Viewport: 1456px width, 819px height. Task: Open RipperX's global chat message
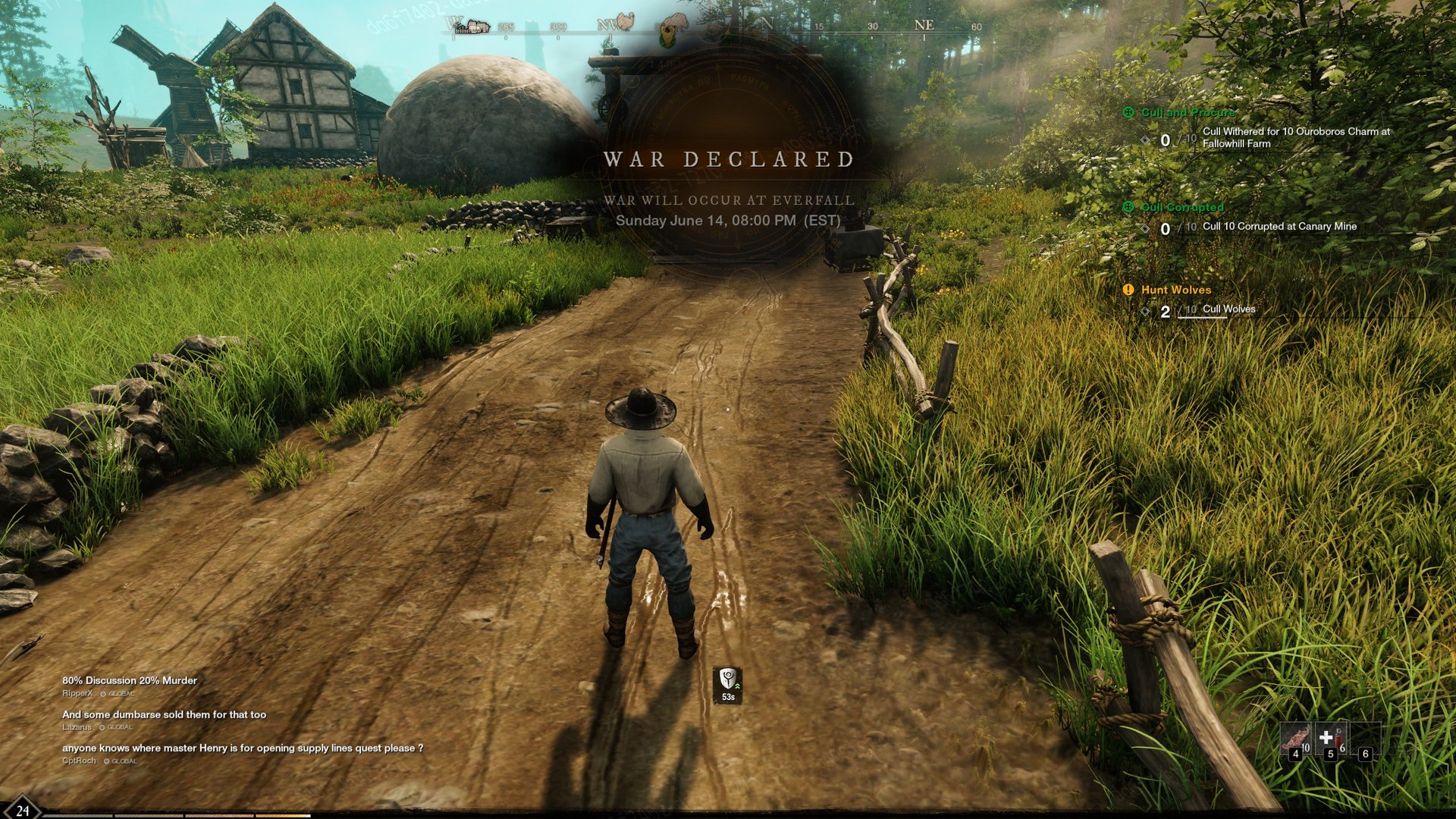tap(130, 681)
